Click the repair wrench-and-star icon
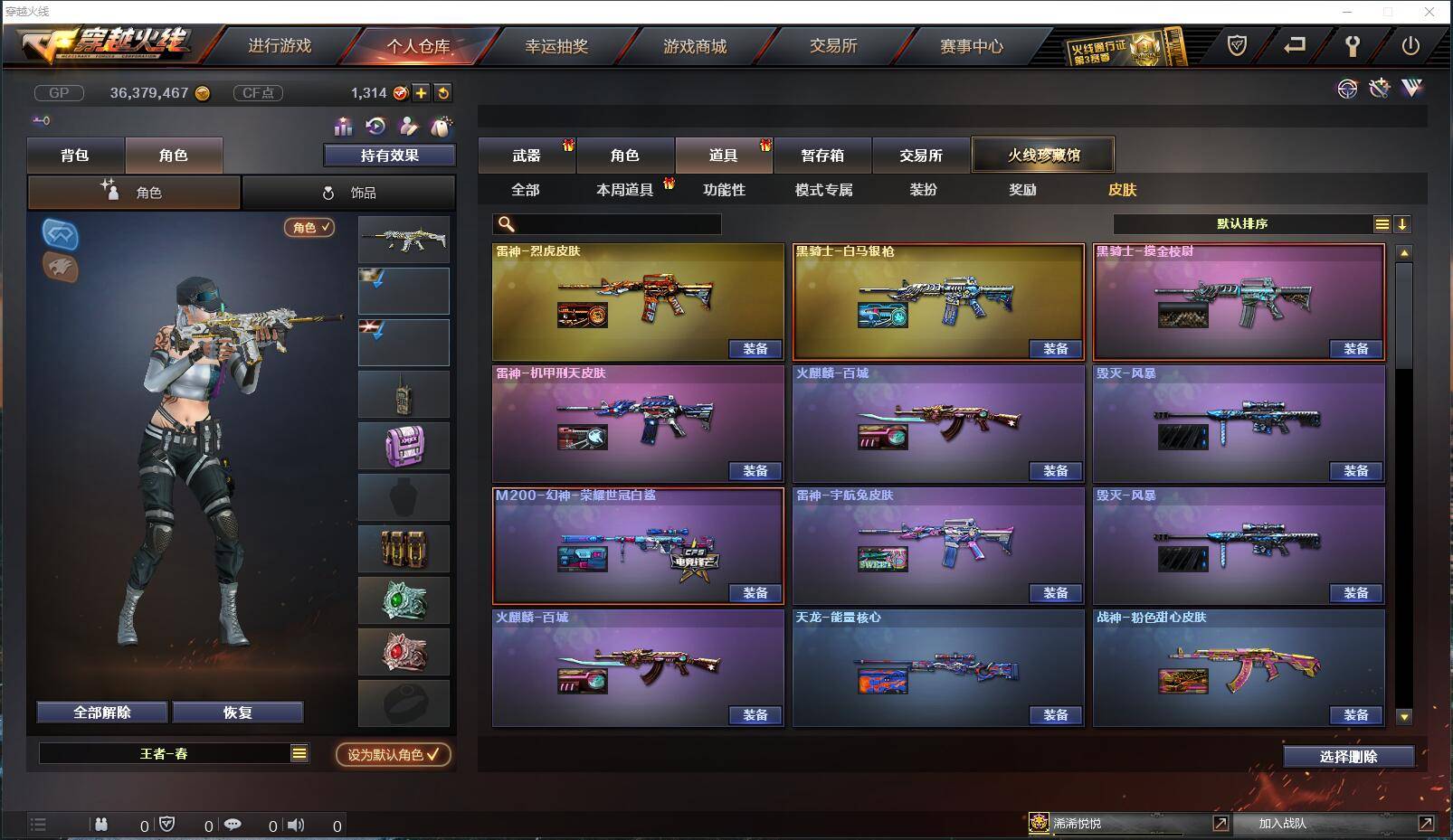 (x=1379, y=89)
